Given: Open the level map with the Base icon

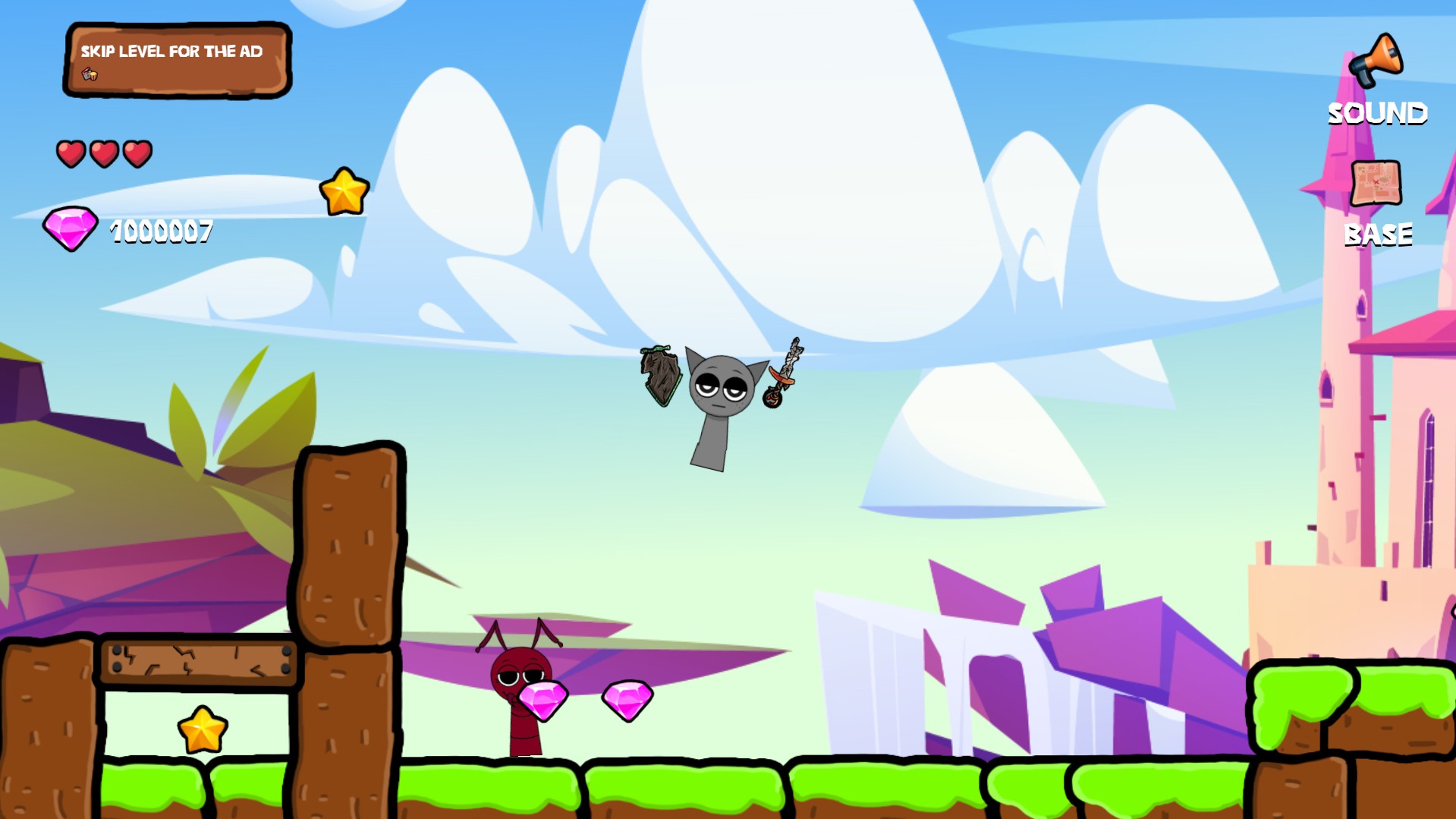Looking at the screenshot, I should pos(1377,182).
